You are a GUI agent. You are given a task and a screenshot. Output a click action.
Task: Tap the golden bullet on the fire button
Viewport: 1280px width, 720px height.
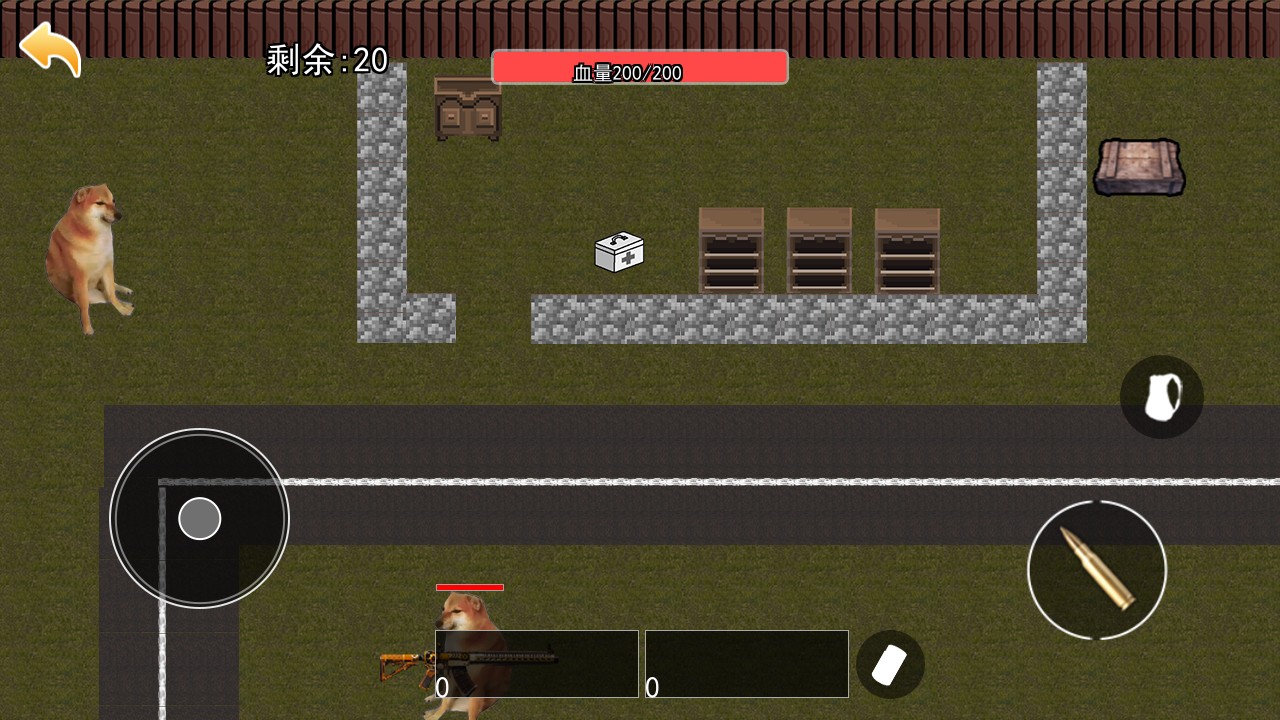pos(1097,569)
